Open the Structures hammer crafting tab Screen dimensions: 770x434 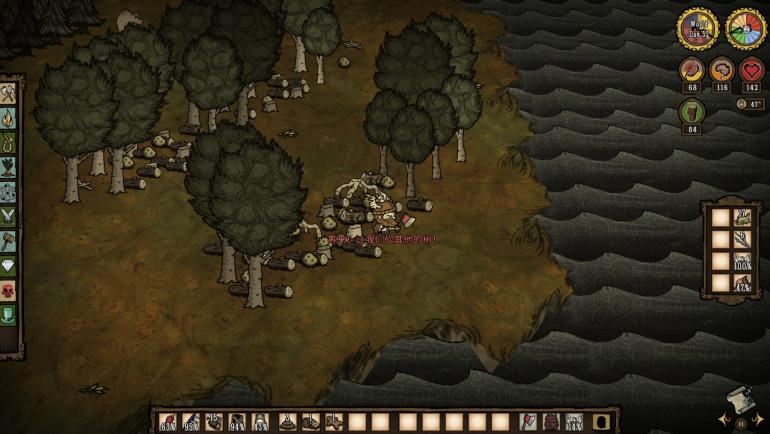pyautogui.click(x=9, y=240)
